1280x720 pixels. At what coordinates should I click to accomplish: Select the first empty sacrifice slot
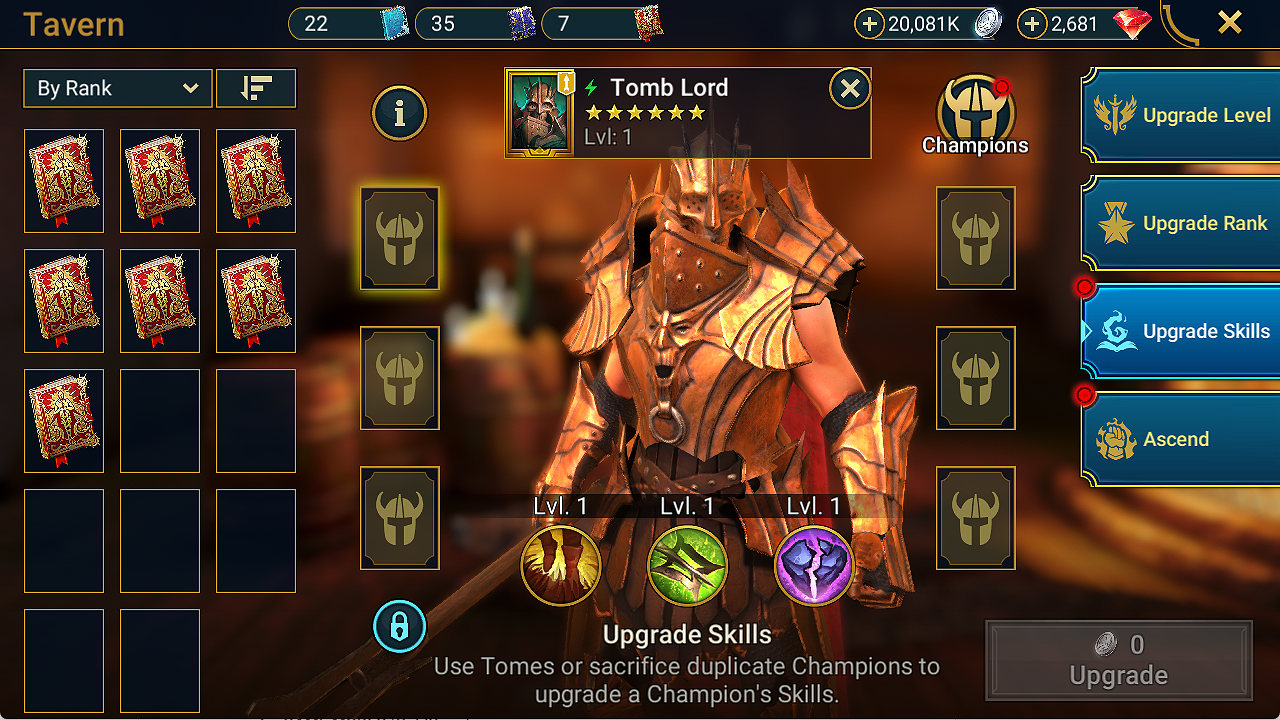(x=399, y=239)
